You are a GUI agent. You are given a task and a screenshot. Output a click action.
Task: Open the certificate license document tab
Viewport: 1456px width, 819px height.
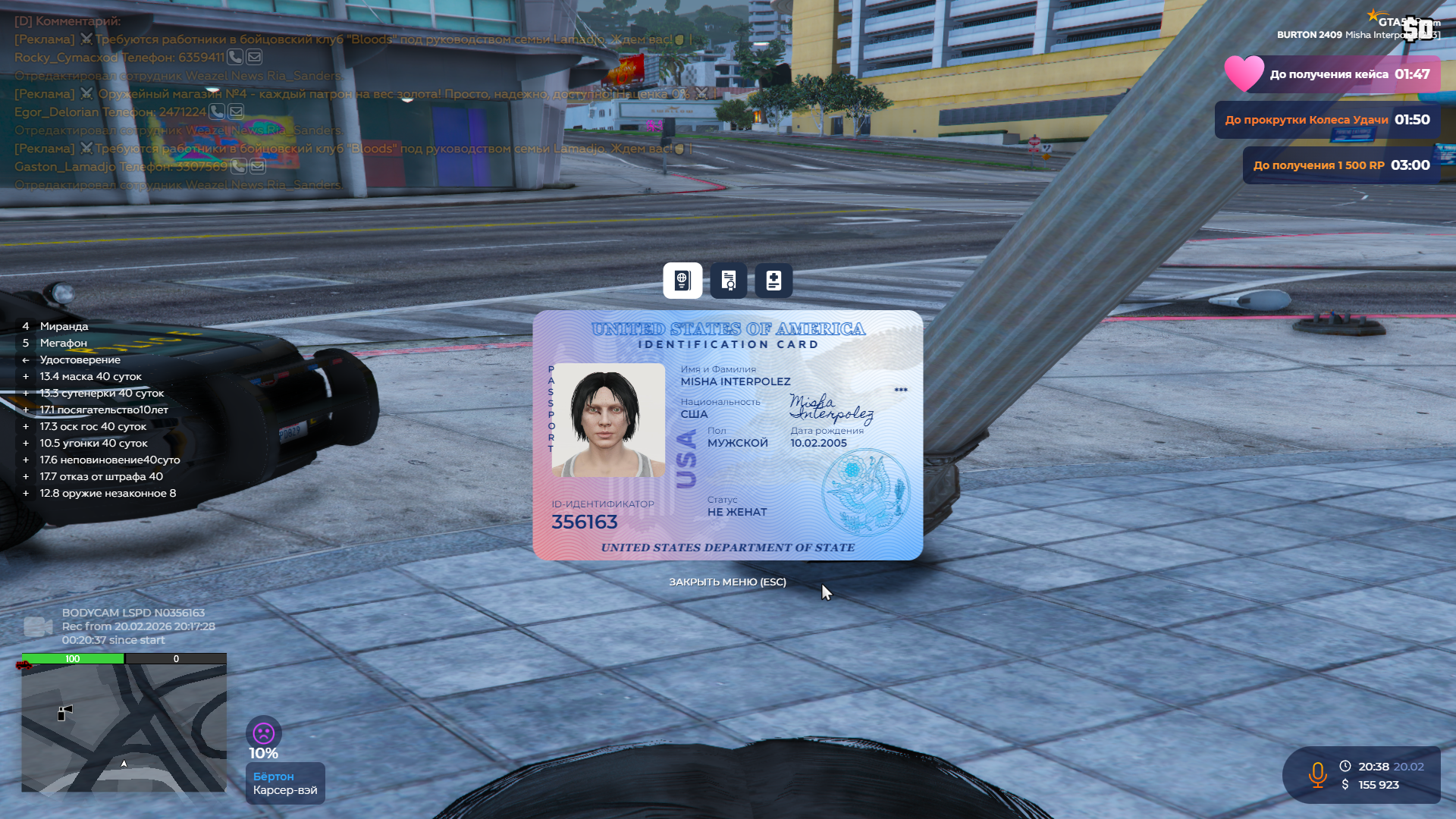[728, 281]
